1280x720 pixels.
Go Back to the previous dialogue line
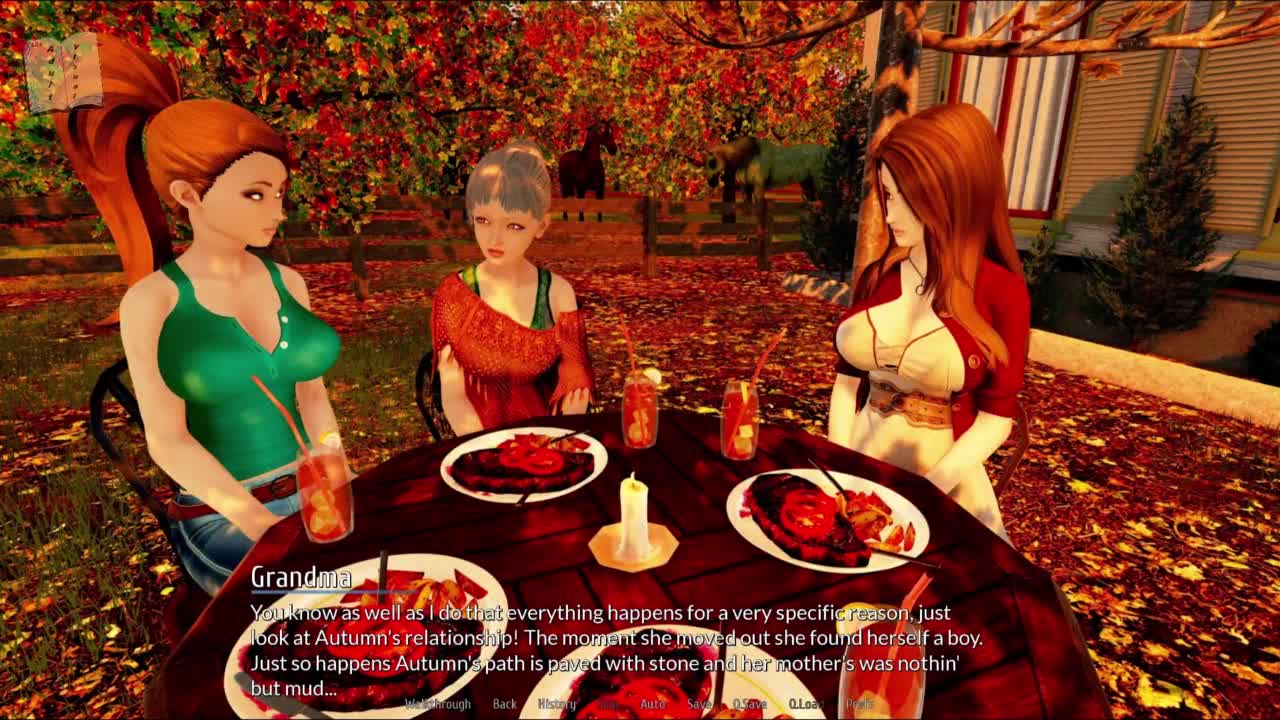tap(505, 704)
